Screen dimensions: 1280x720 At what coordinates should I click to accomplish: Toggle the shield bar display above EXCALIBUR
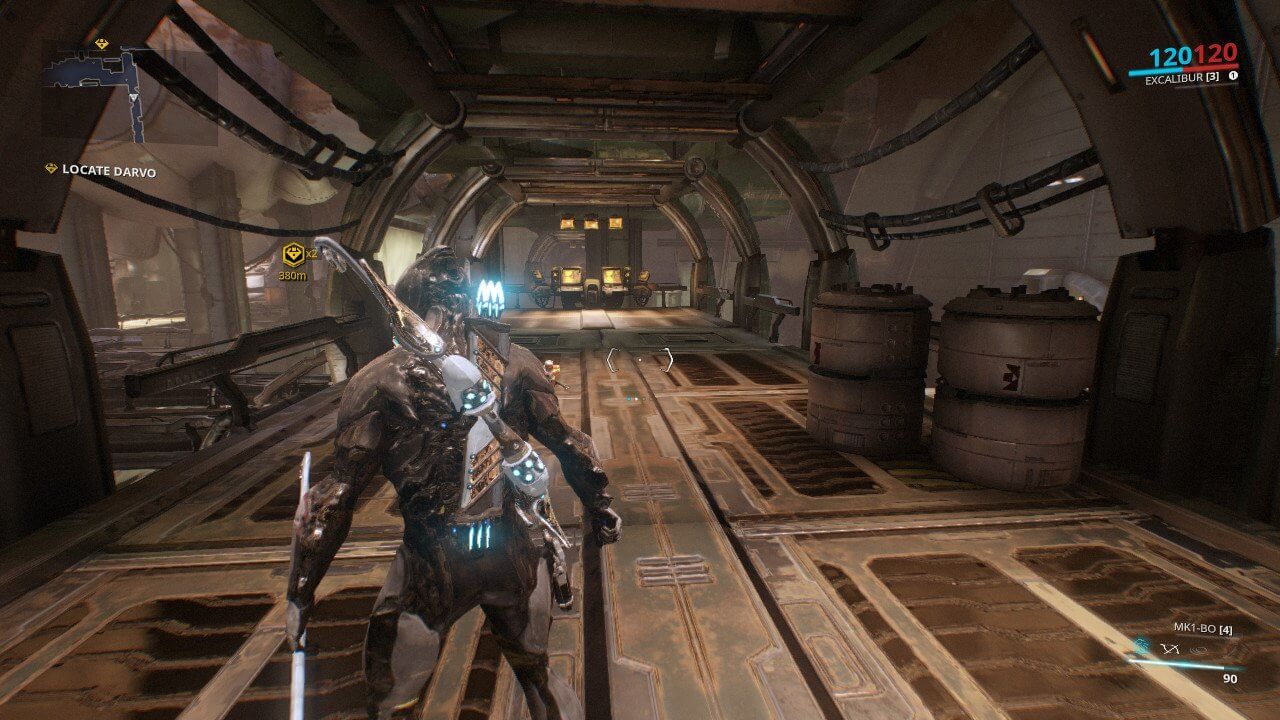(1156, 71)
